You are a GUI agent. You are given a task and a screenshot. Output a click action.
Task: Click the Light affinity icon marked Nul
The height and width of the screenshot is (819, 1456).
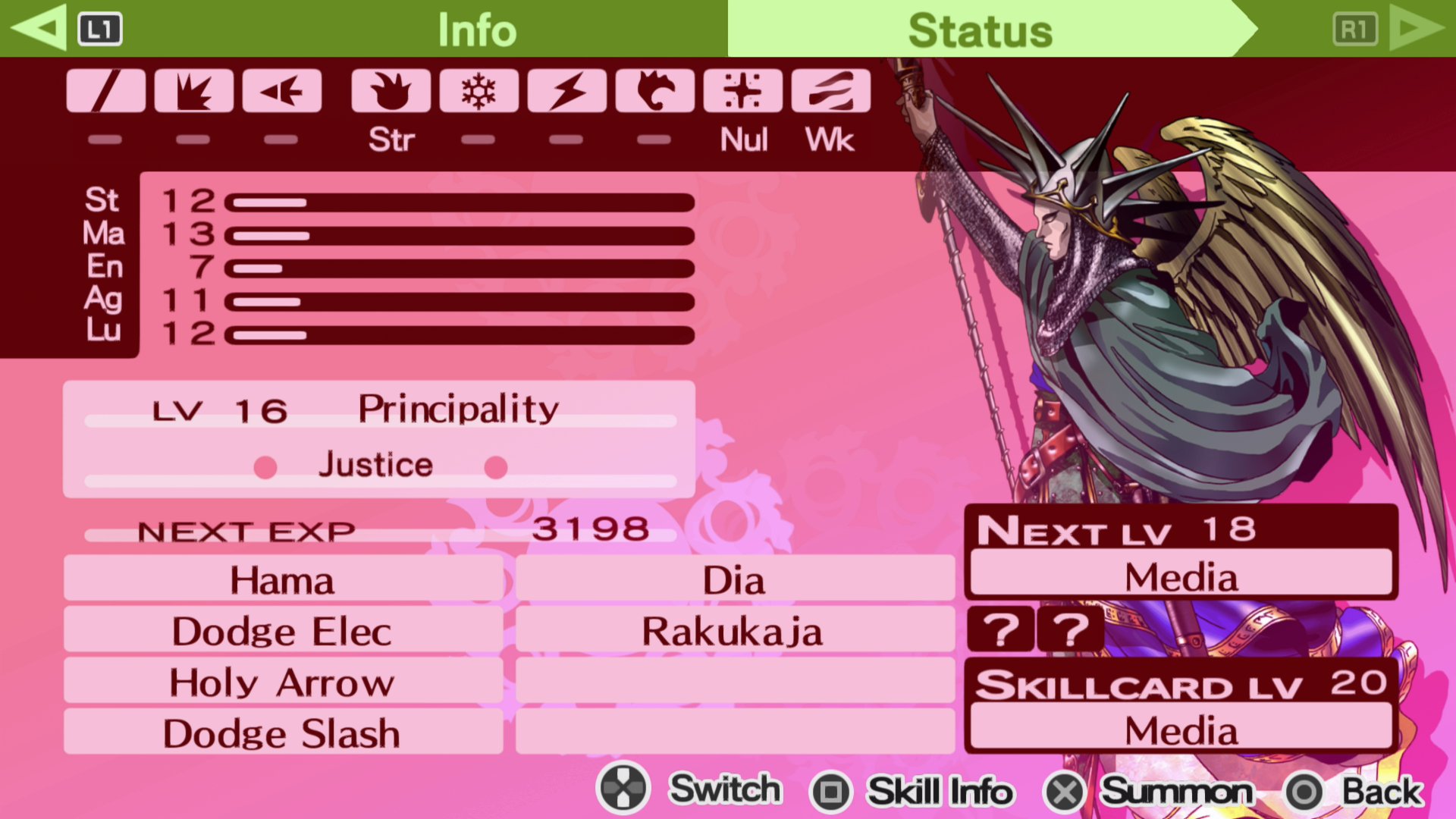[744, 91]
